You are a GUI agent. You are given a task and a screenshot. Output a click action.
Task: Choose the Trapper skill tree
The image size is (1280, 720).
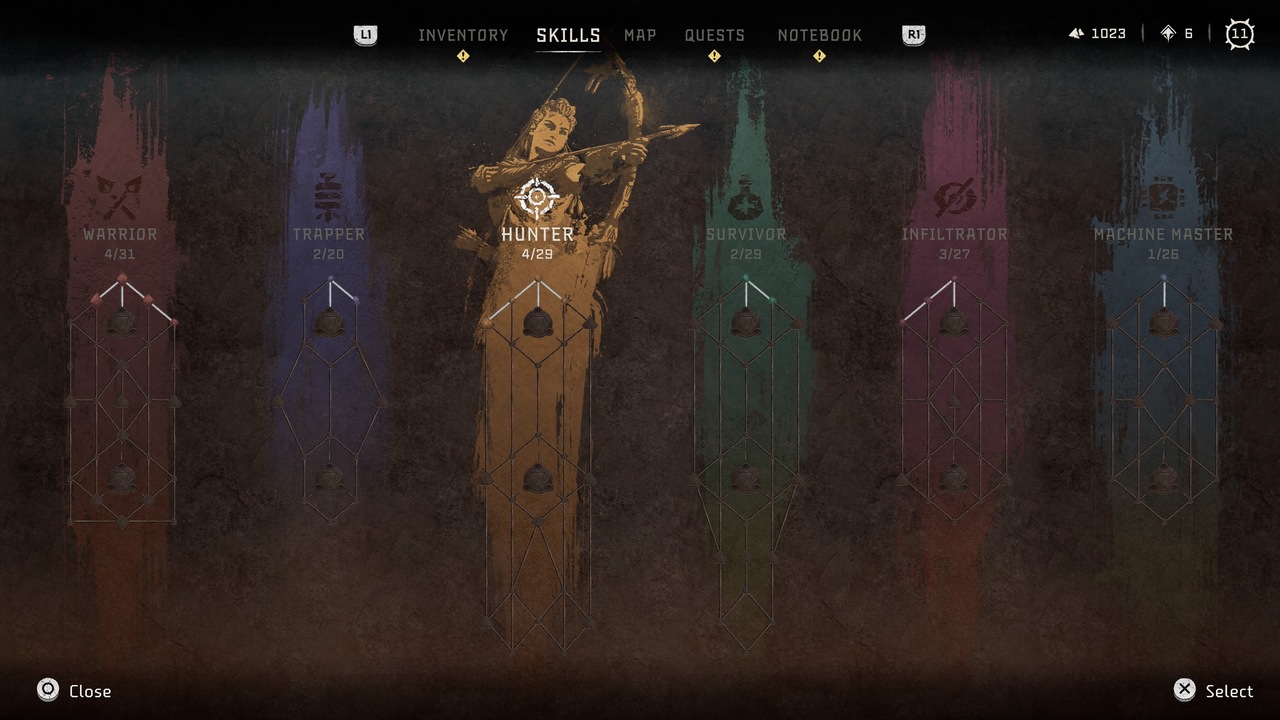(x=328, y=234)
